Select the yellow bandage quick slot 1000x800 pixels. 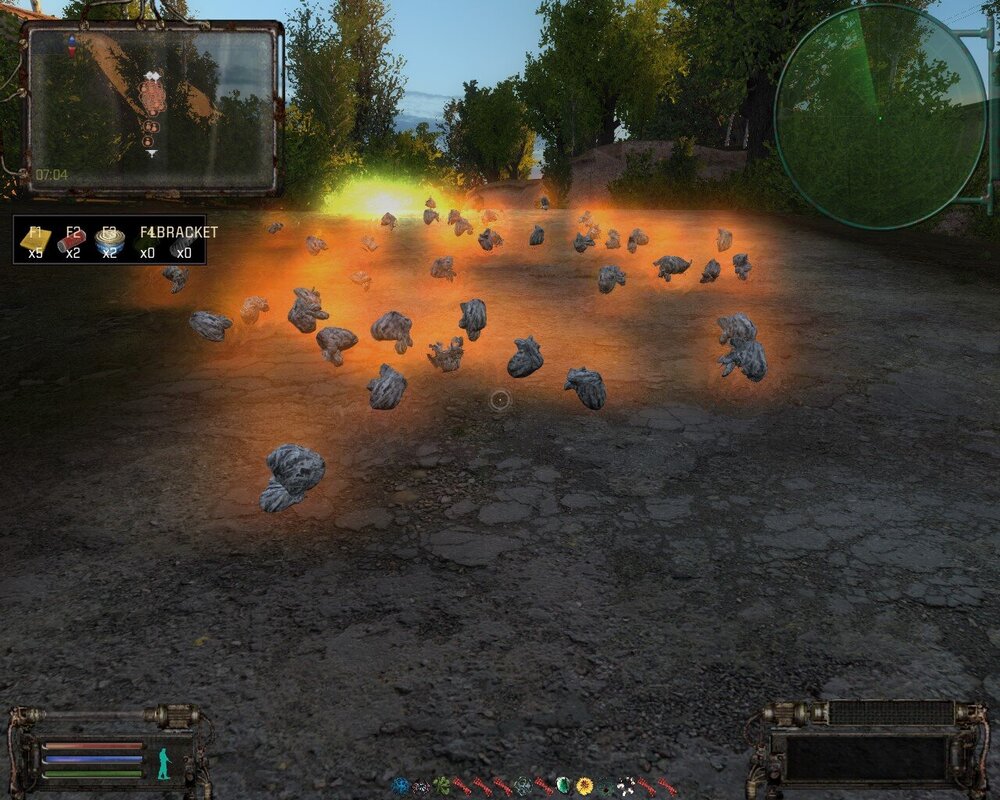tap(35, 242)
